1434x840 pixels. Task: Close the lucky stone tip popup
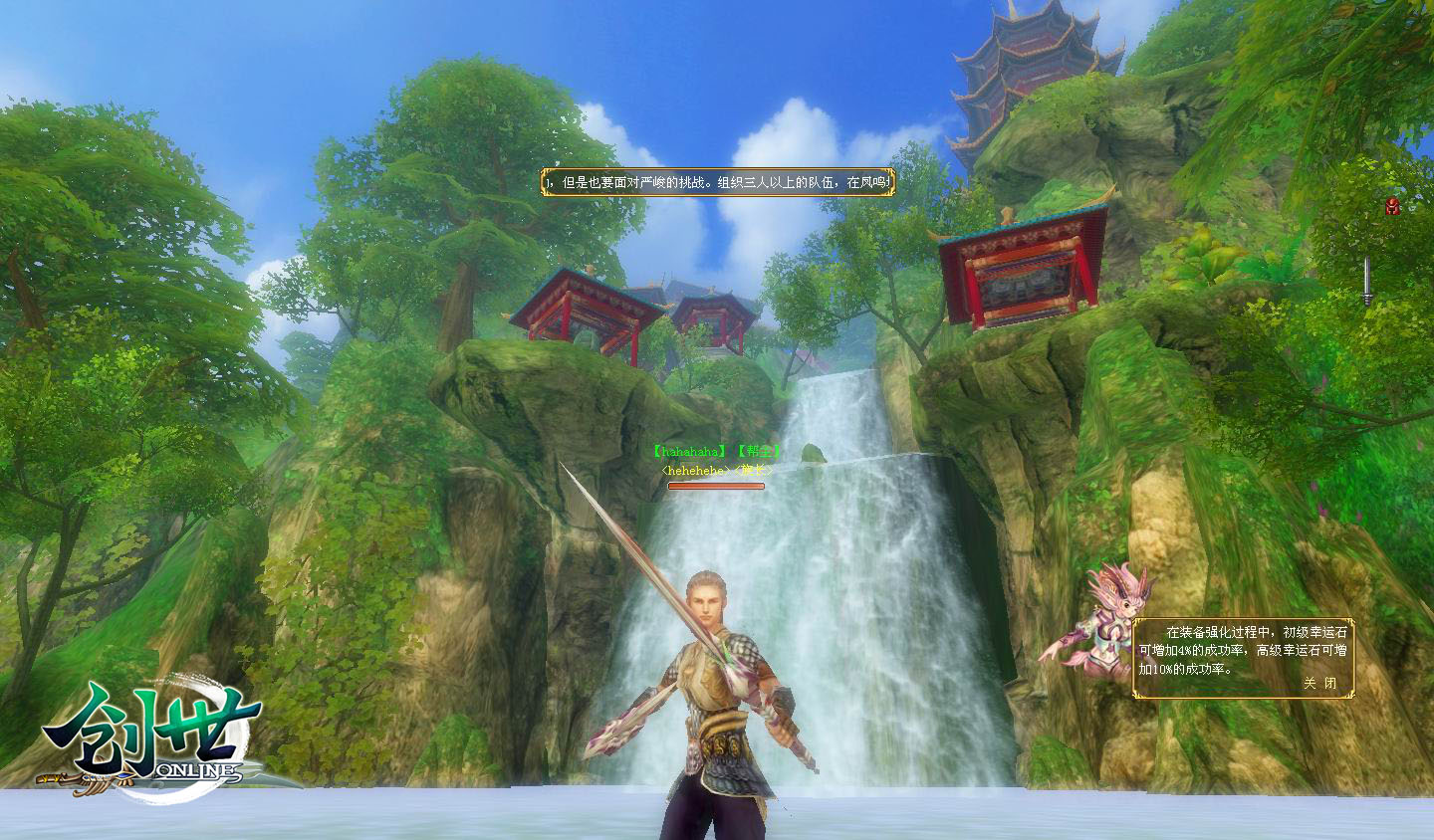pos(1319,683)
